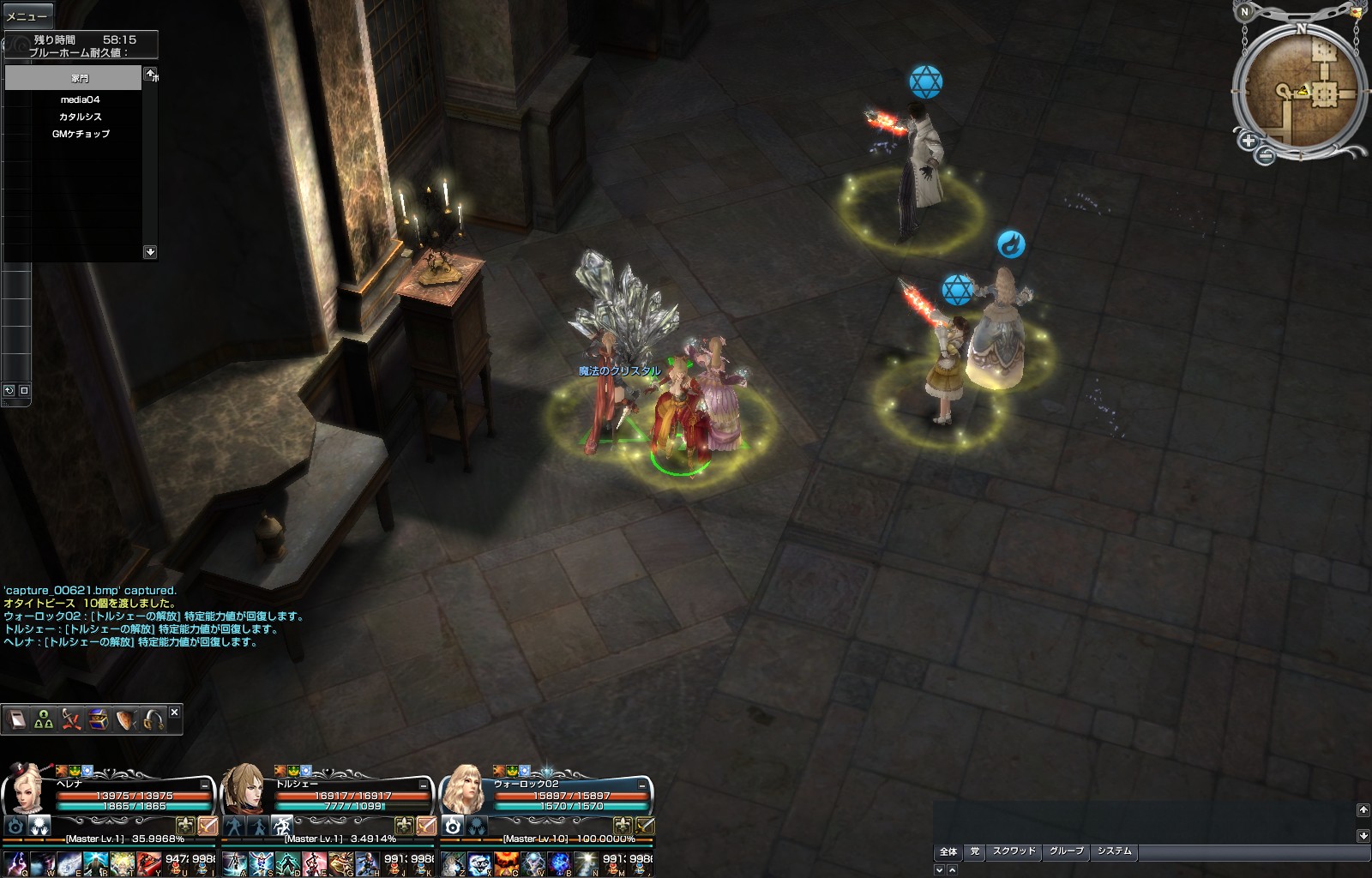Open the メニュー button
The image size is (1372, 878).
click(27, 16)
